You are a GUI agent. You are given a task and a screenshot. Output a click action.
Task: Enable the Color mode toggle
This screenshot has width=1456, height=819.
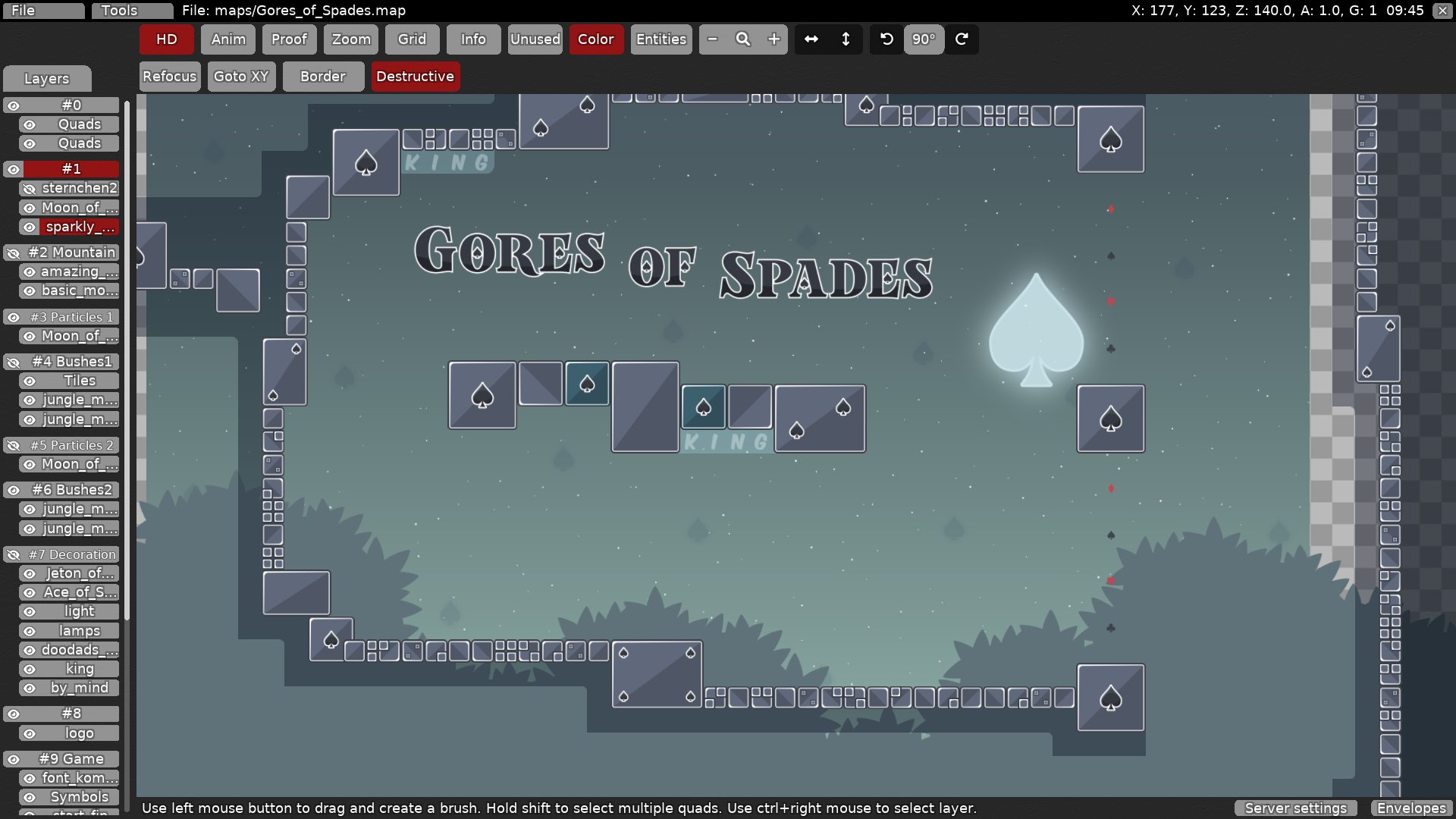point(596,39)
